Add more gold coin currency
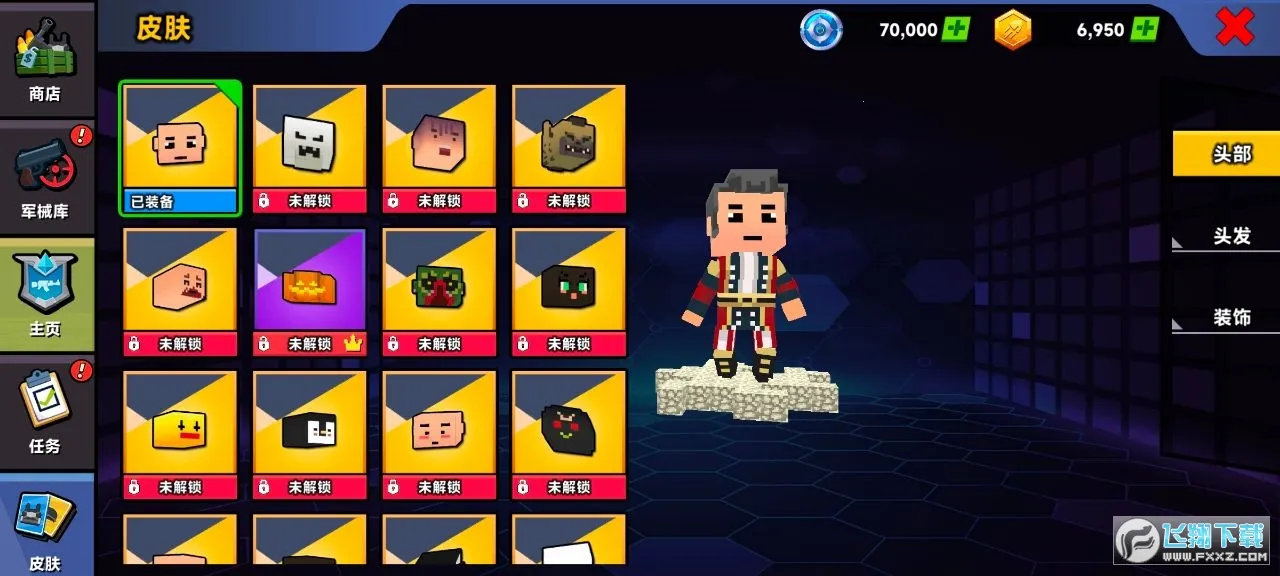The image size is (1280, 576). (x=1144, y=29)
